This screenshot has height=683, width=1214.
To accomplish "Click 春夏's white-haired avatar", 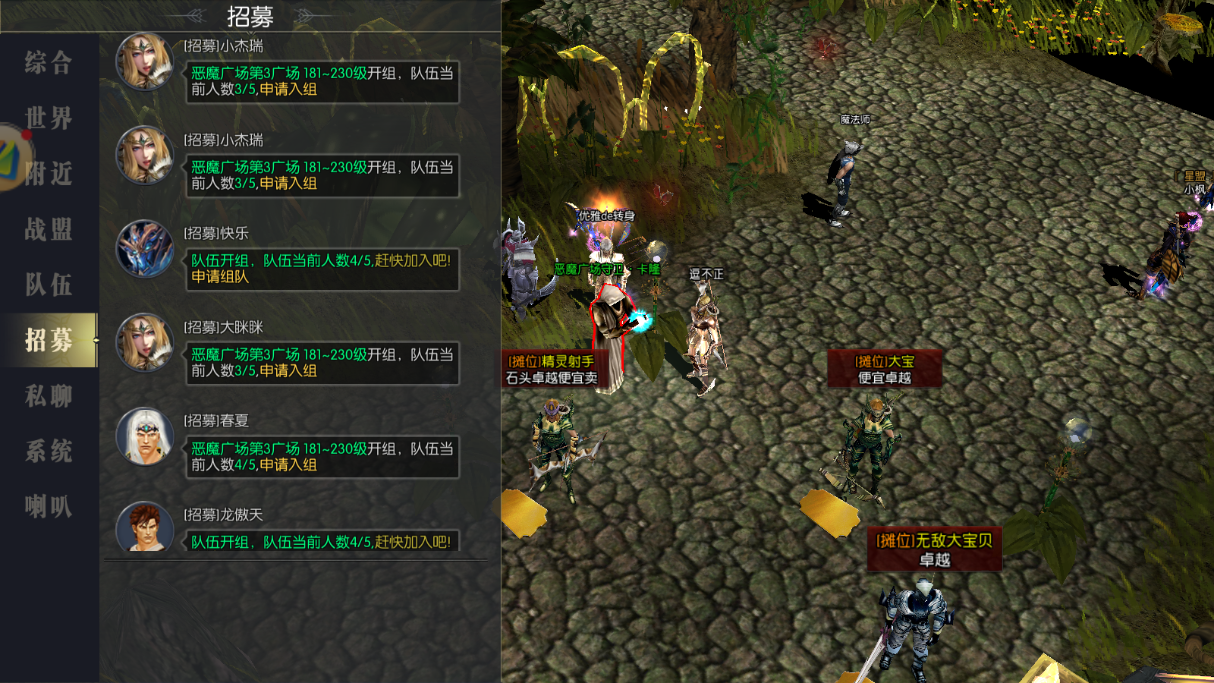I will (x=145, y=436).
